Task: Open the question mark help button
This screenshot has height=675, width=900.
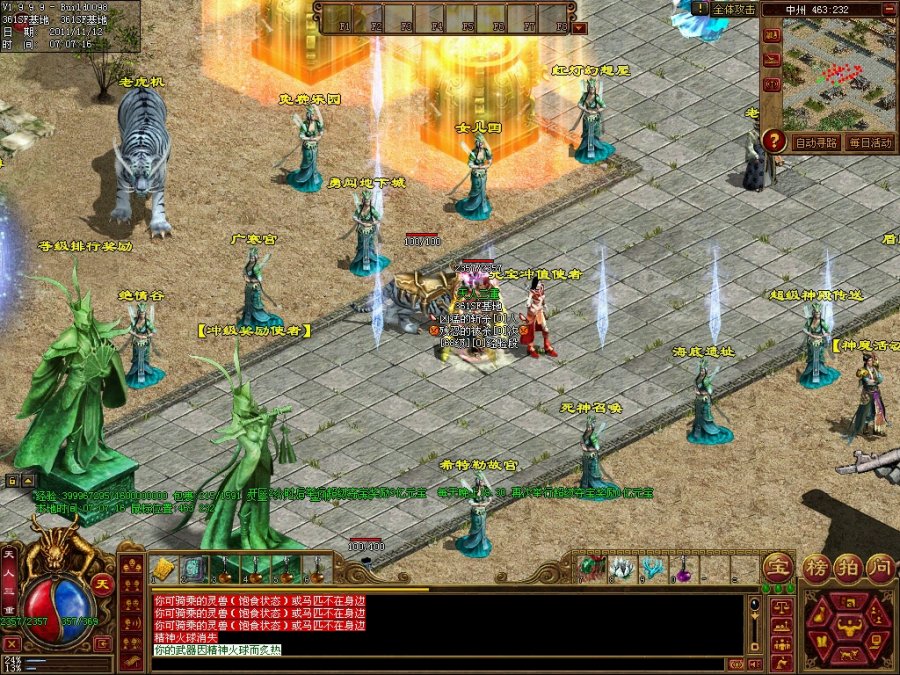Action: (773, 141)
